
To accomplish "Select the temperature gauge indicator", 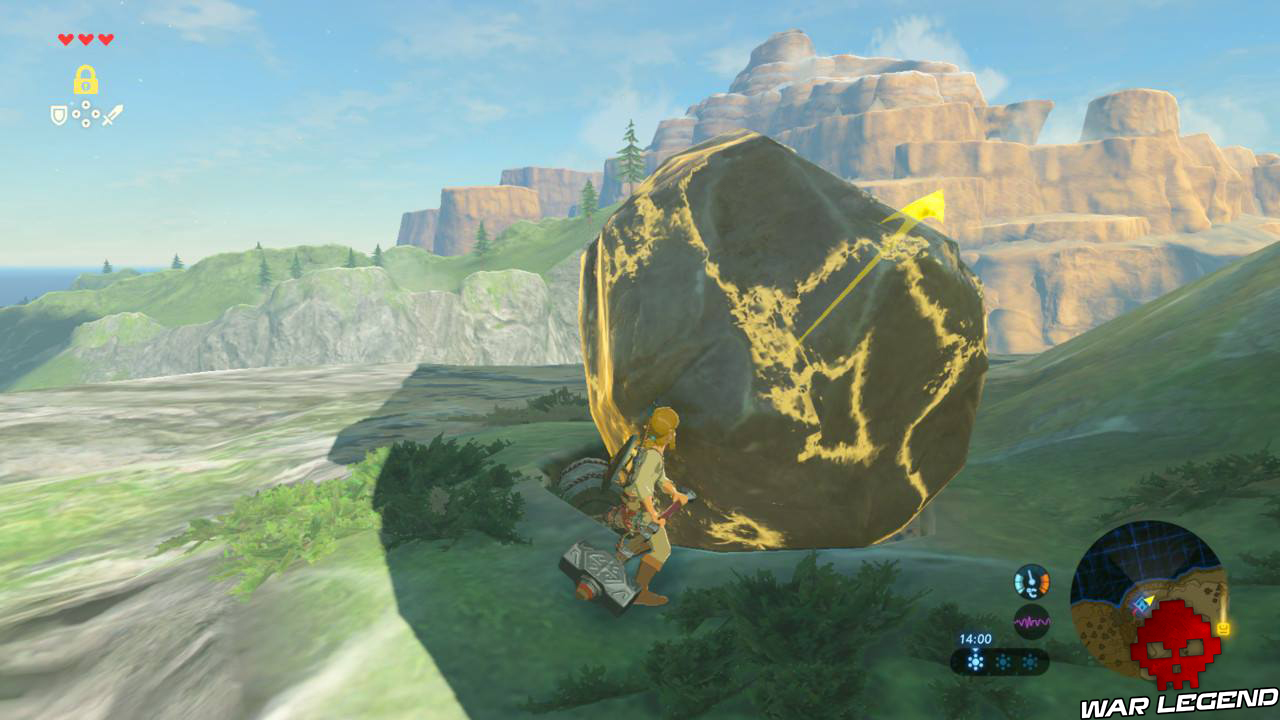I will point(1031,580).
